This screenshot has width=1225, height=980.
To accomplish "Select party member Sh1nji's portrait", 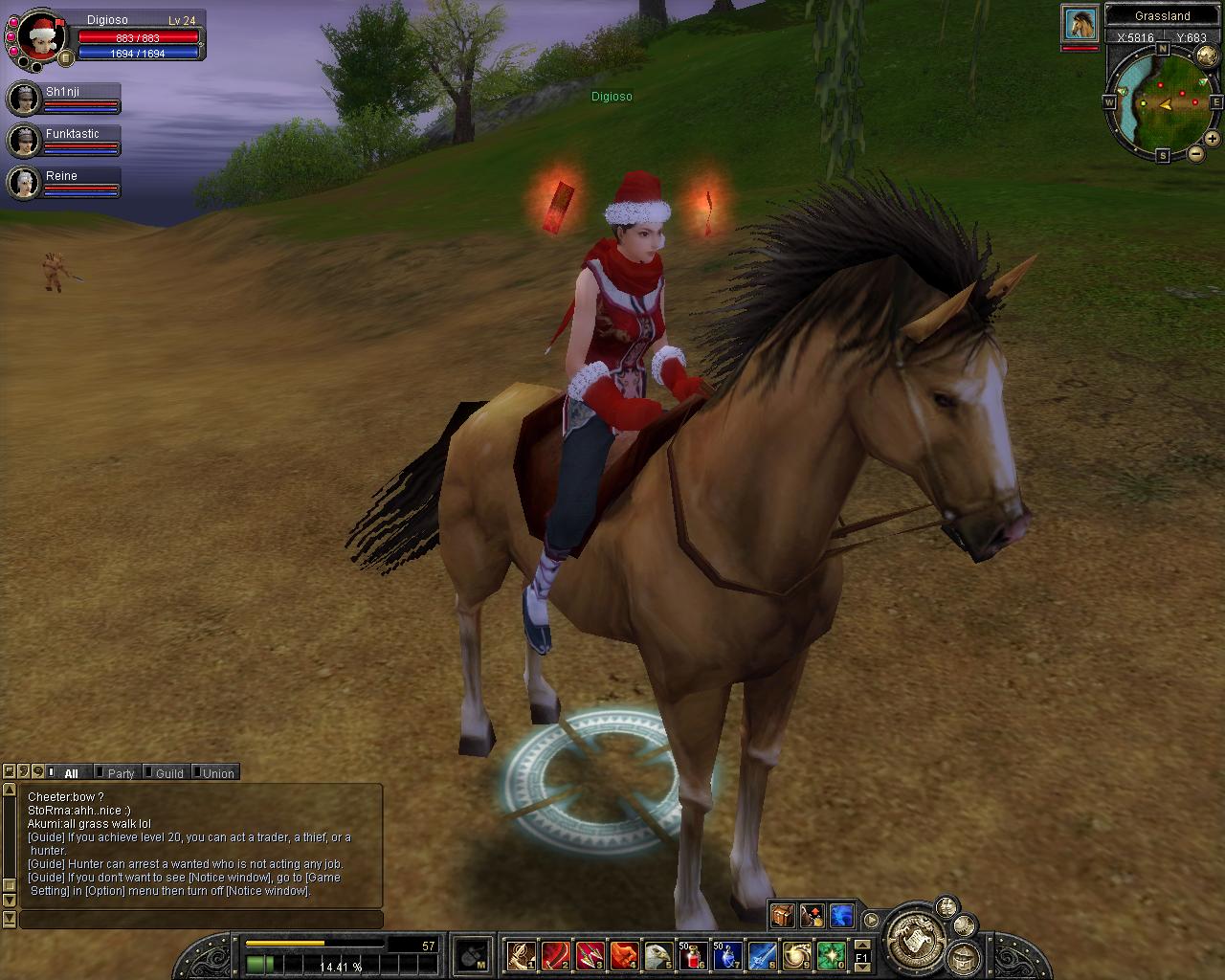I will point(23,99).
